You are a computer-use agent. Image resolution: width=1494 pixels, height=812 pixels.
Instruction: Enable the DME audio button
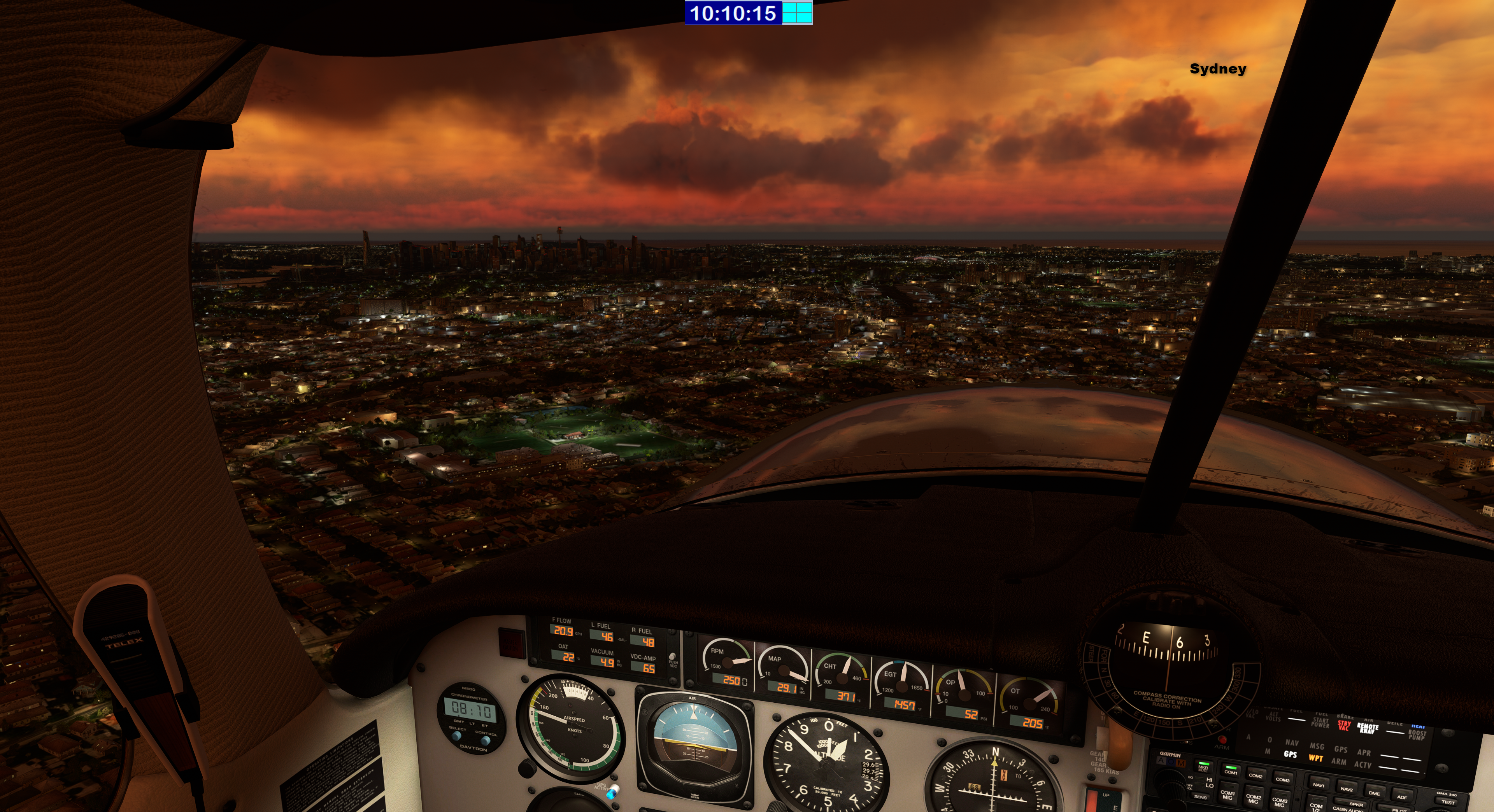pyautogui.click(x=1374, y=792)
